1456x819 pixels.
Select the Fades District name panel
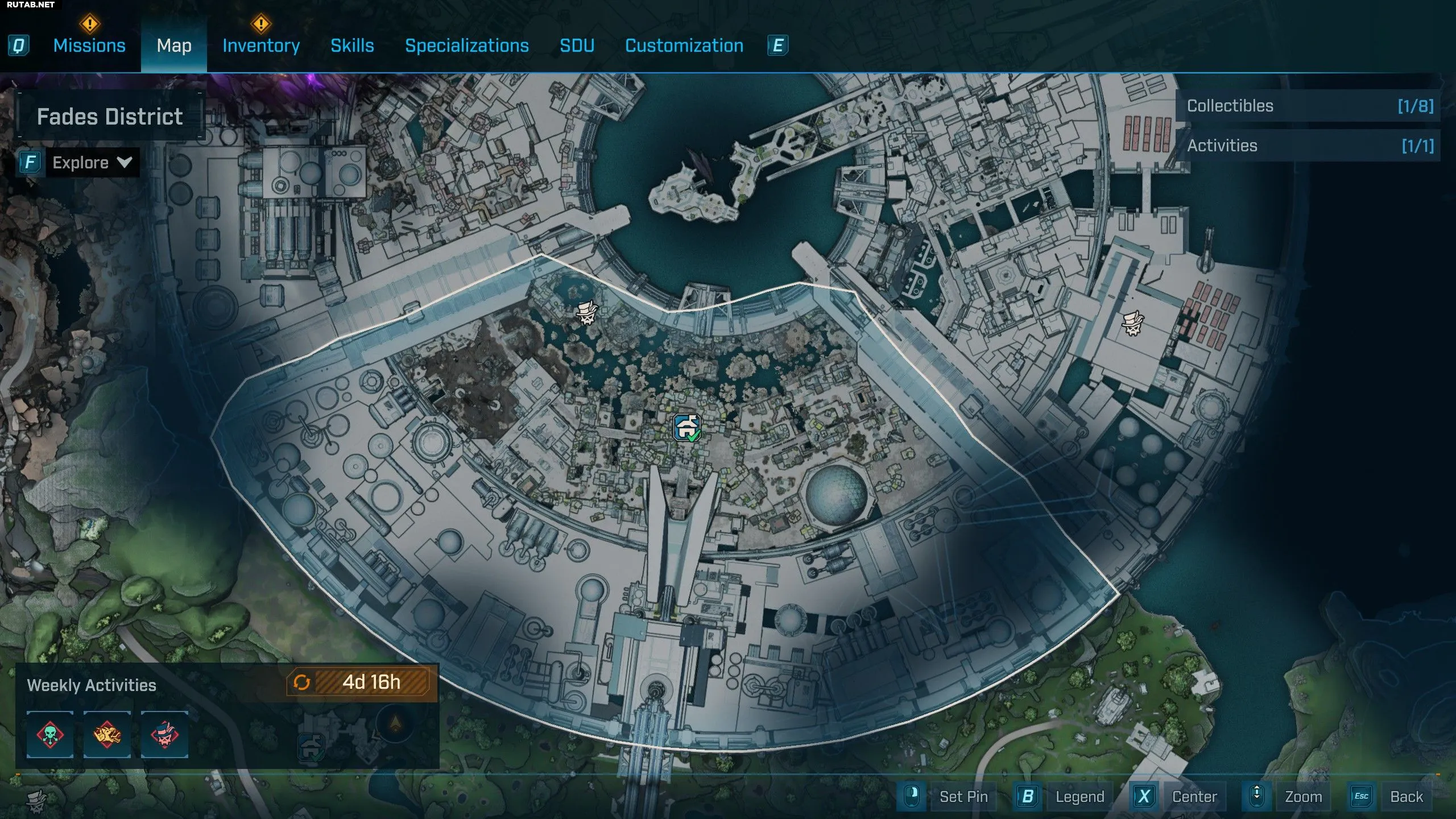click(x=110, y=117)
